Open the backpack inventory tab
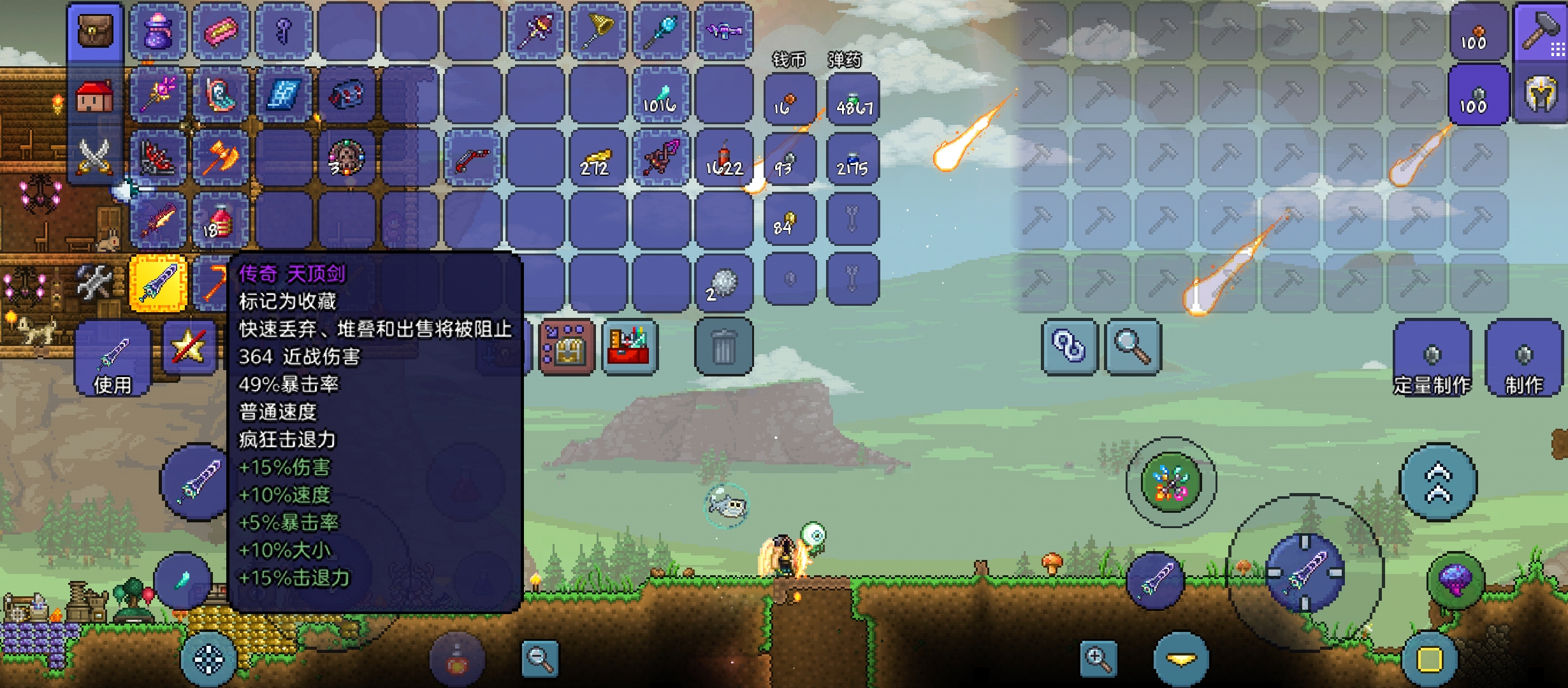 coord(95,31)
